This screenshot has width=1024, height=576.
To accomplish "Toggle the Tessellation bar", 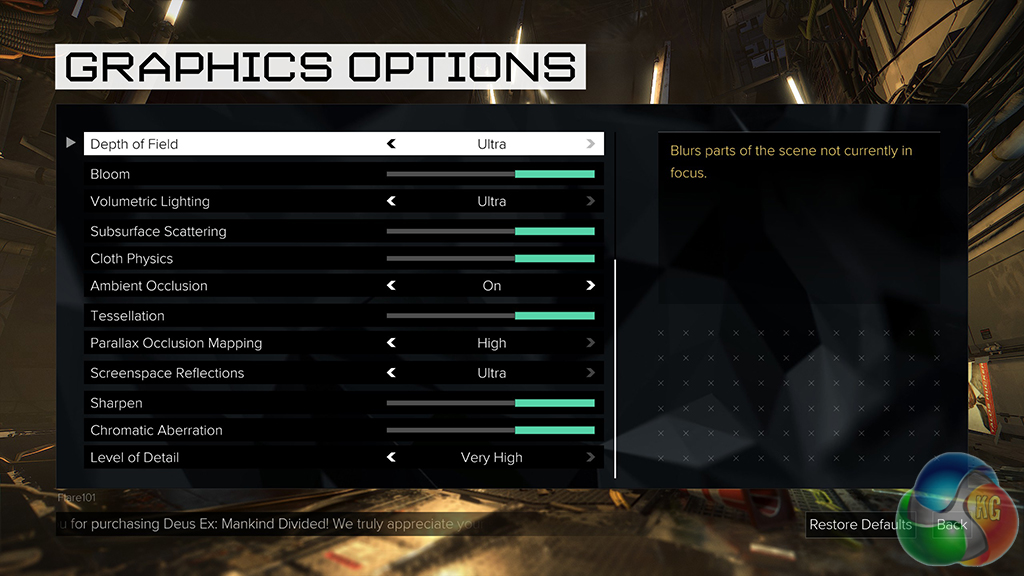I will [490, 316].
